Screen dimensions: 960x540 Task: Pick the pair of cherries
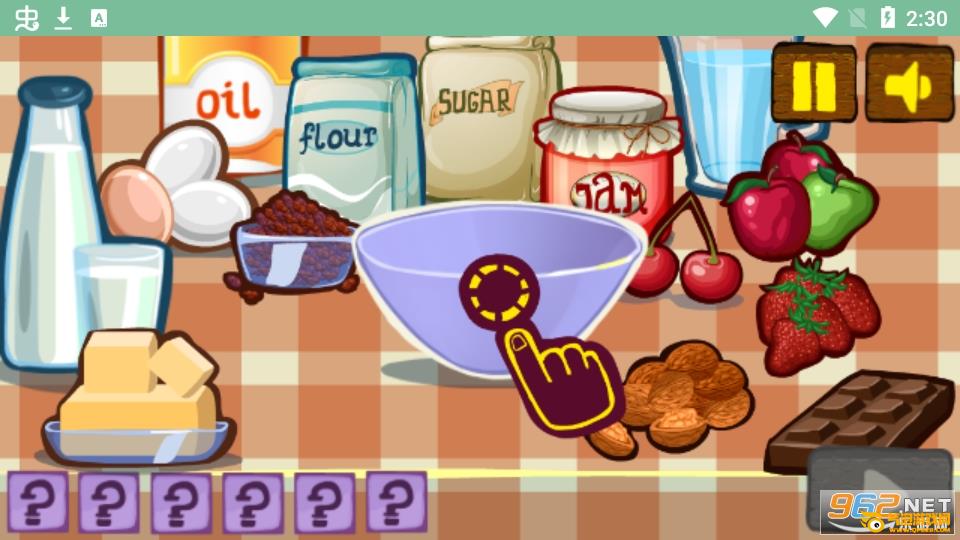click(x=690, y=258)
